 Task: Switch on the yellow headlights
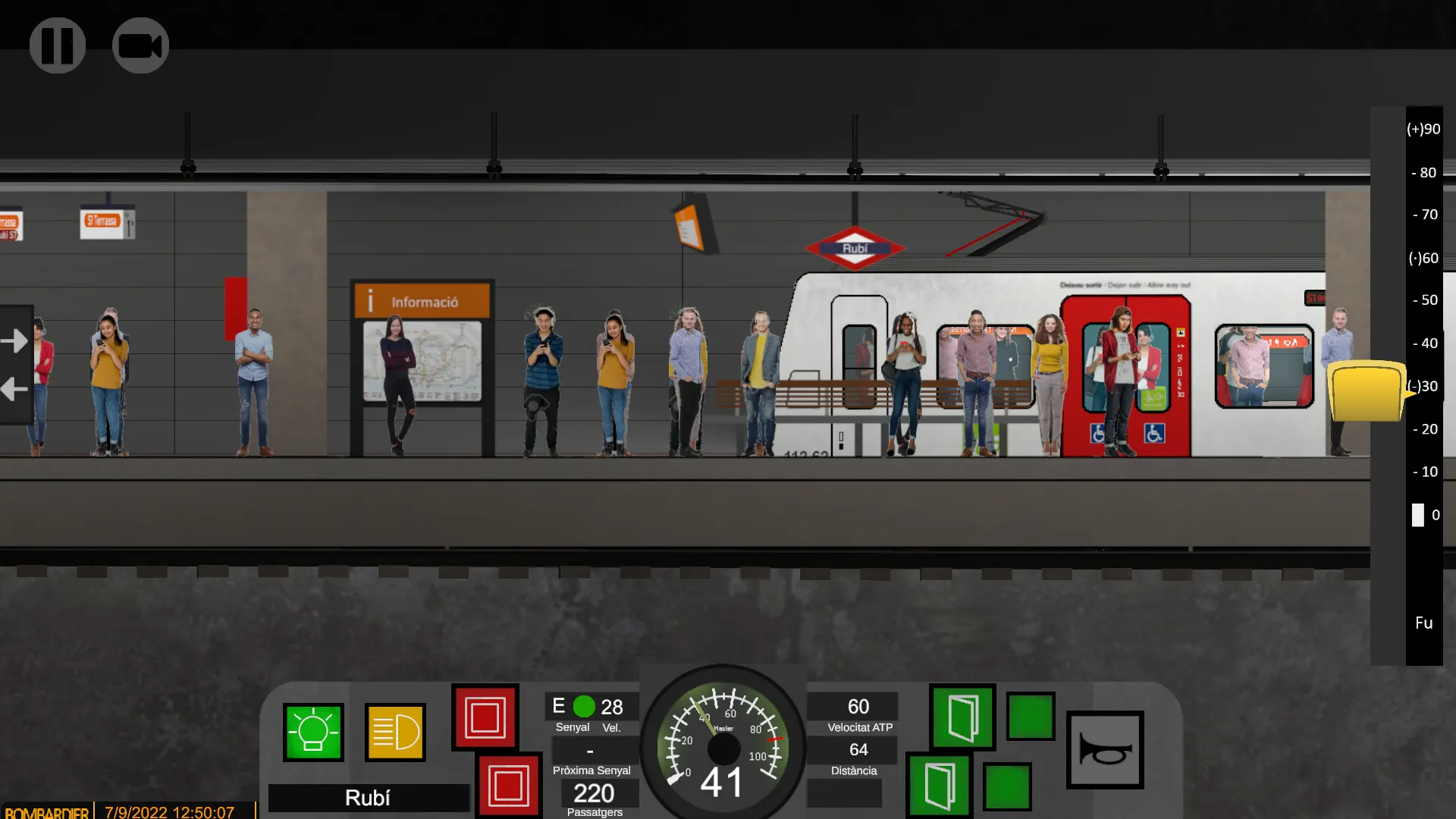[x=394, y=733]
